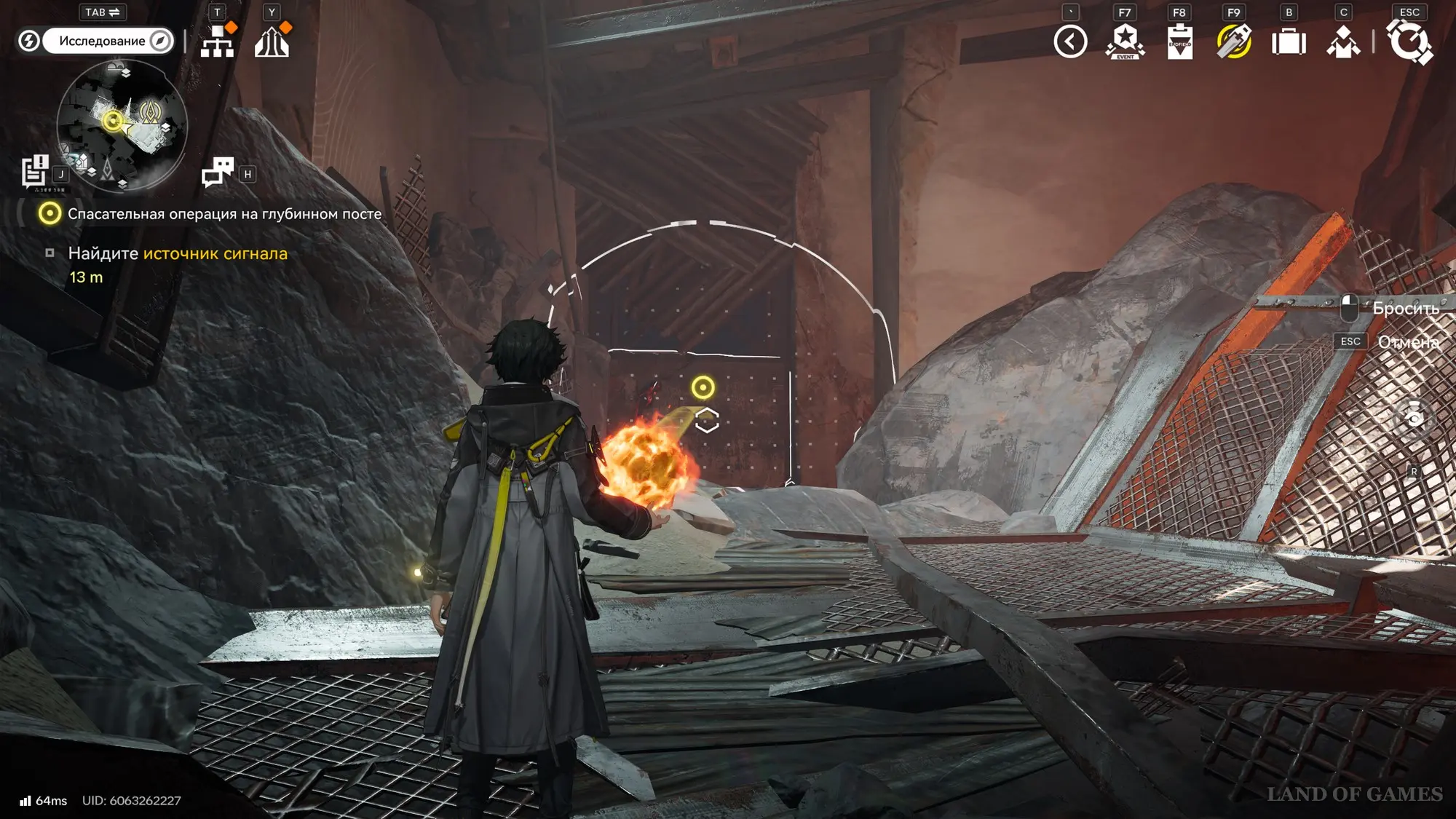This screenshot has height=819, width=1456.
Task: Open the circular minimap
Action: click(x=122, y=125)
